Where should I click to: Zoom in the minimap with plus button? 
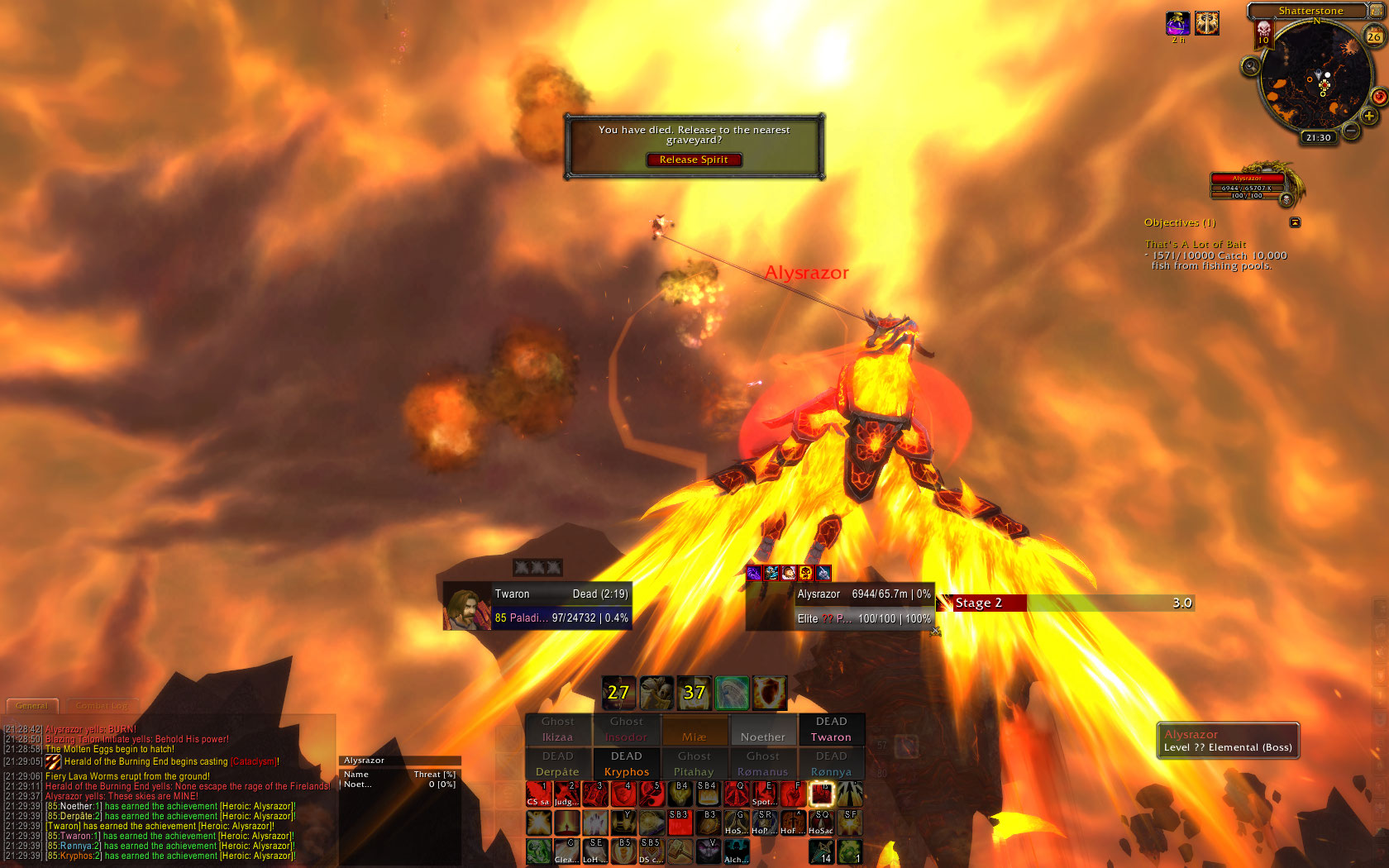point(1369,117)
